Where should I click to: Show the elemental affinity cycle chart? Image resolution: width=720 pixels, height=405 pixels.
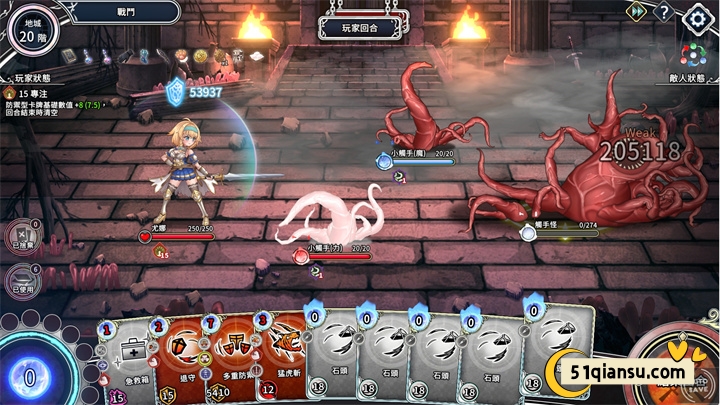(693, 54)
